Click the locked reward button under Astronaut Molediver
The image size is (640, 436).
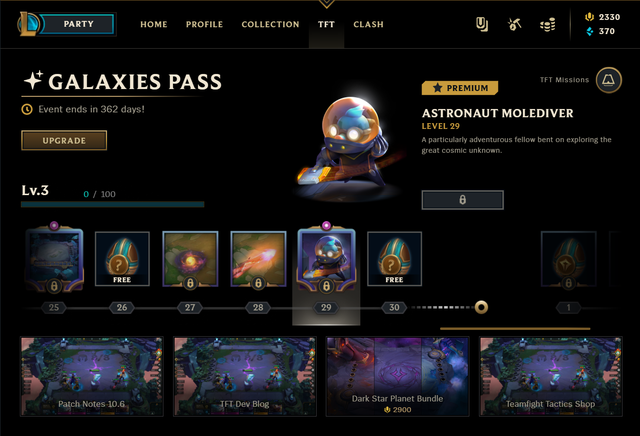(x=462, y=200)
